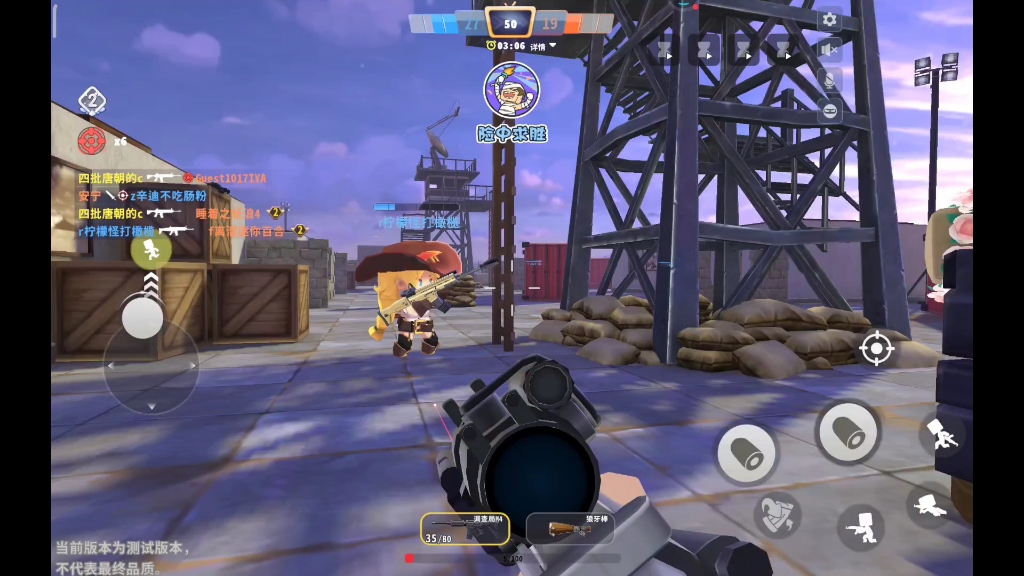This screenshot has height=576, width=1024.
Task: Toggle the voice chat microphone
Action: 829,80
